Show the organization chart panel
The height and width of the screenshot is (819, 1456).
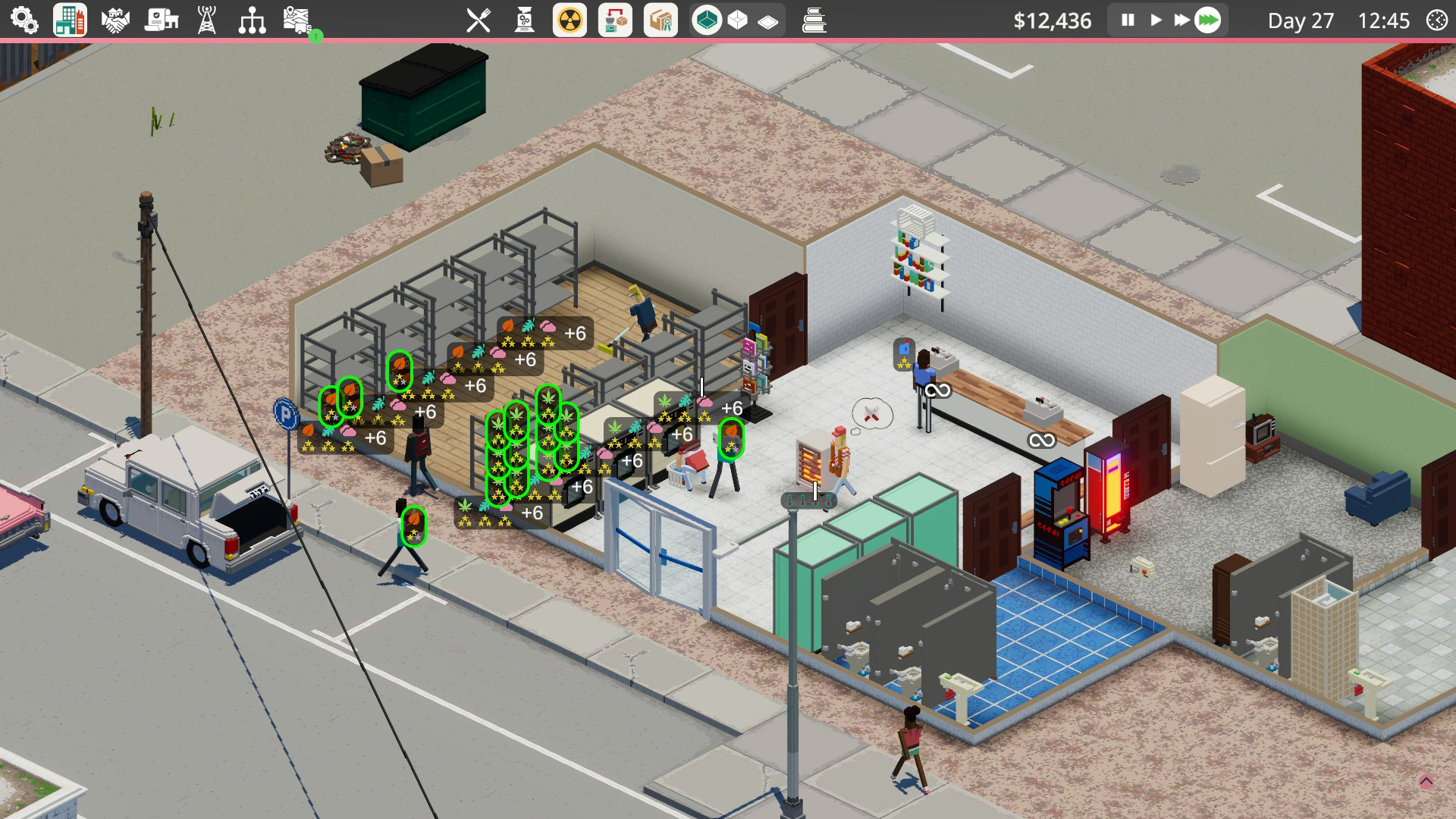252,20
